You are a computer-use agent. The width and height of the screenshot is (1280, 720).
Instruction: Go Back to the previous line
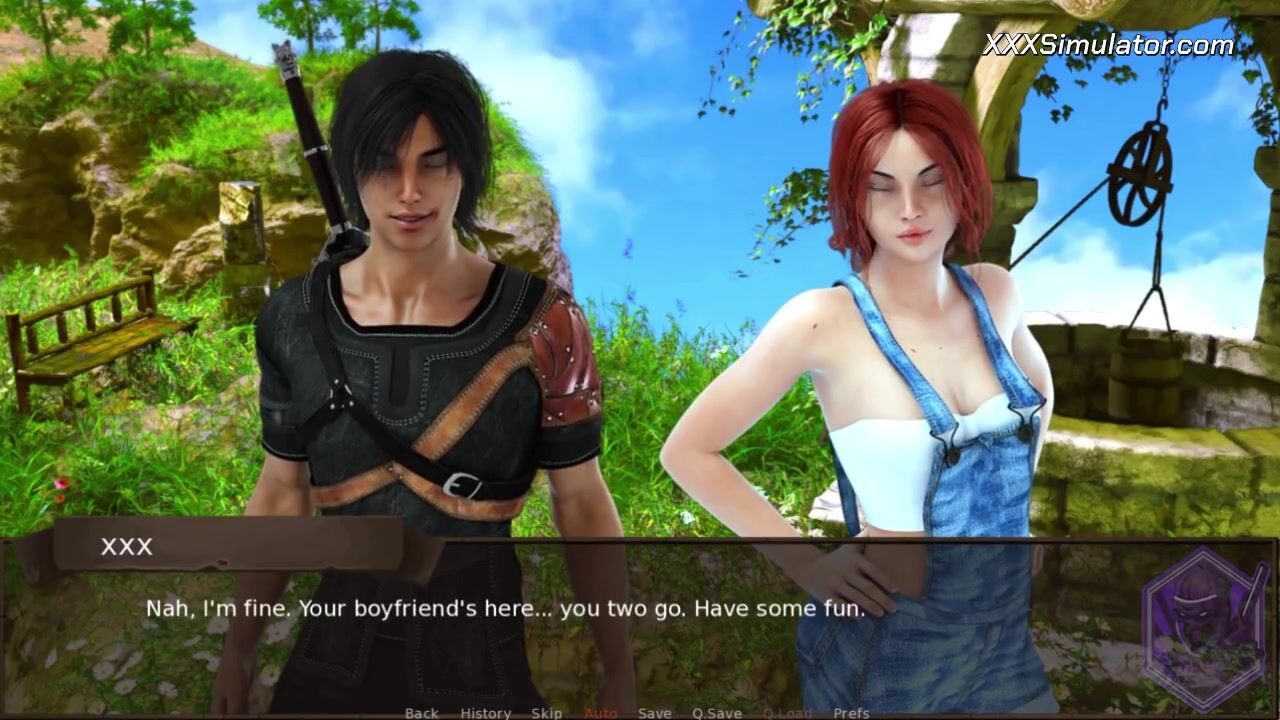pos(421,713)
